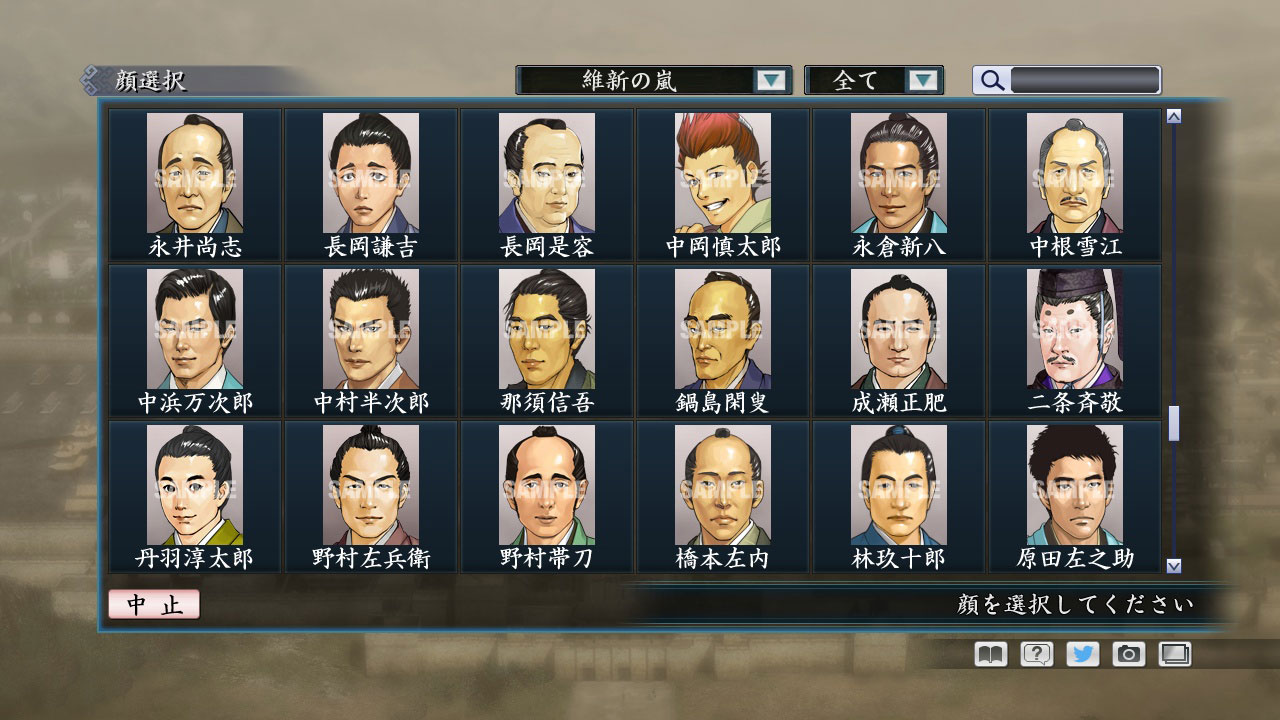Take a screenshot with the camera icon

click(1131, 654)
